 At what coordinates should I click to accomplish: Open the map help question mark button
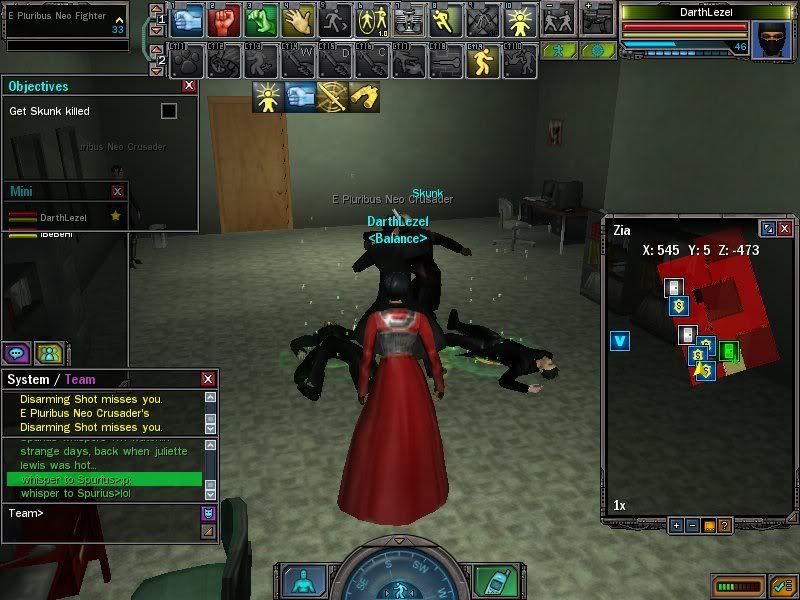click(724, 525)
